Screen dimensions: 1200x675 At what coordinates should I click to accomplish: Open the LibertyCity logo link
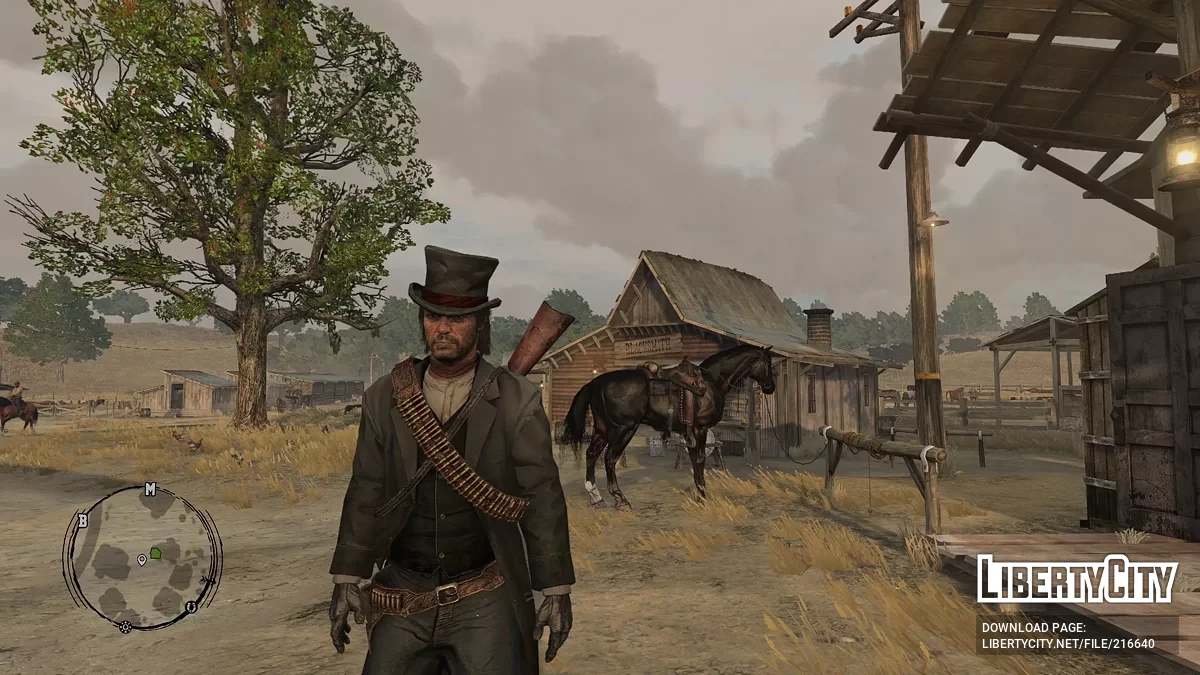click(x=1076, y=580)
